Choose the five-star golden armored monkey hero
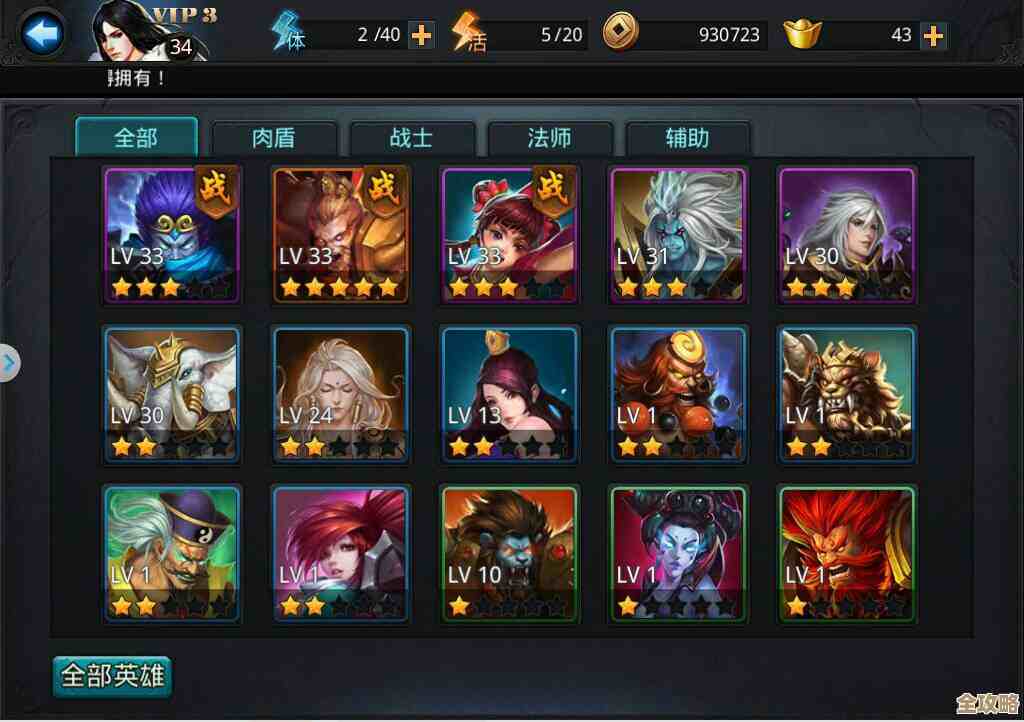Image resolution: width=1024 pixels, height=722 pixels. click(x=340, y=235)
